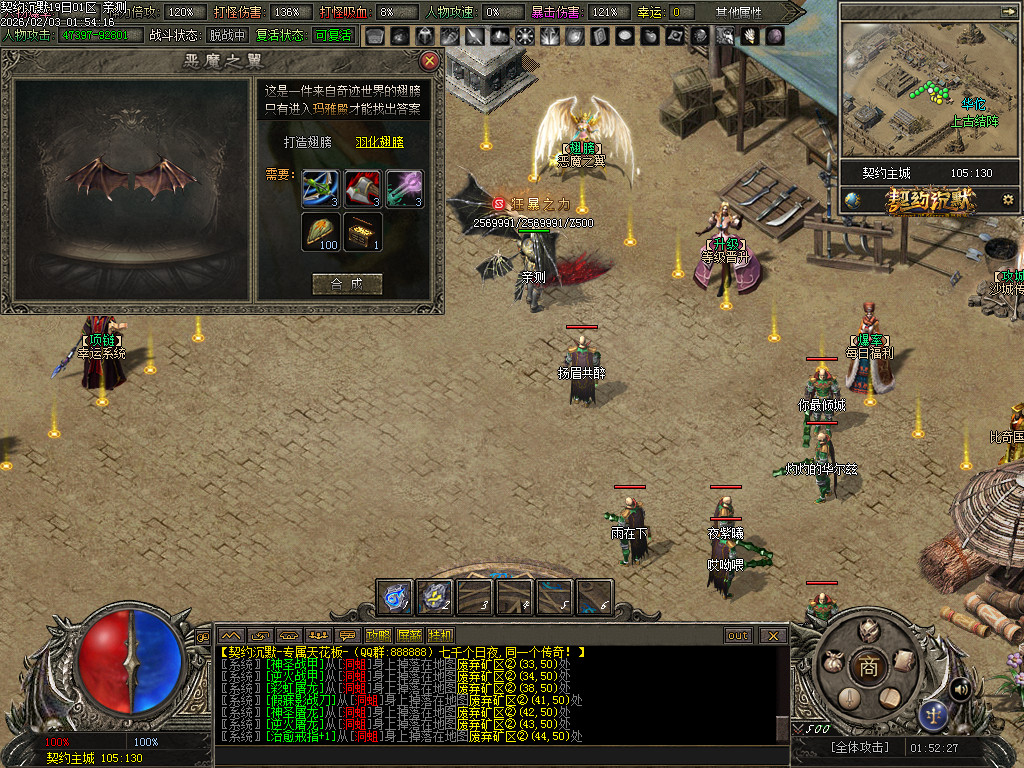The image size is (1024, 768).
Task: Switch to the 羽化翅膀 option
Action: [379, 142]
